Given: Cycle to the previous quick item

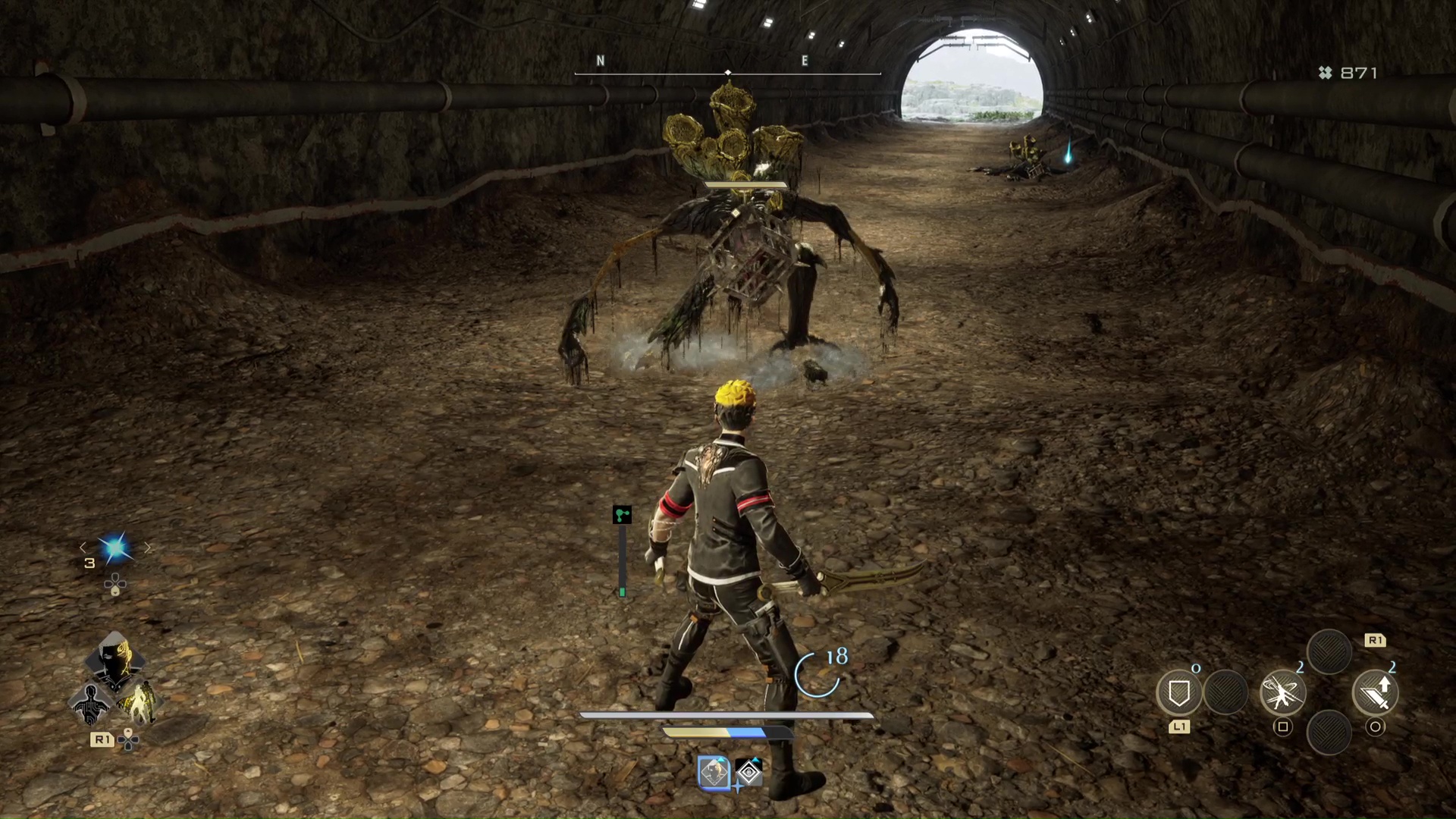Looking at the screenshot, I should coord(83,548).
